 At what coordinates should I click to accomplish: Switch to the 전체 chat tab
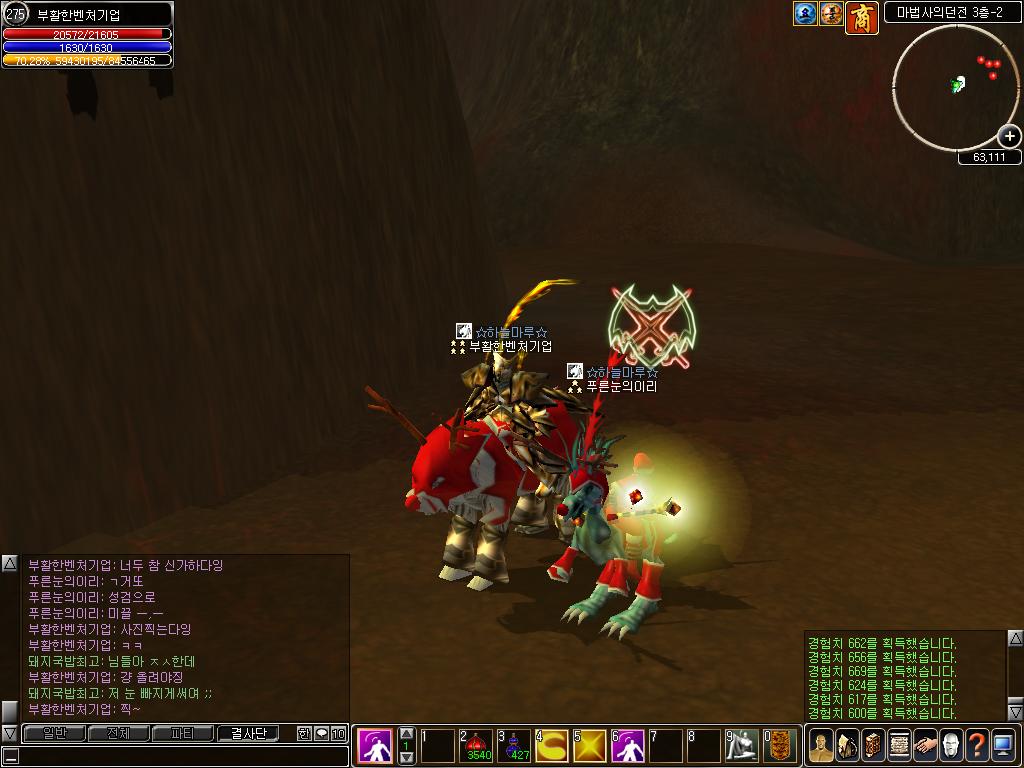coord(118,734)
